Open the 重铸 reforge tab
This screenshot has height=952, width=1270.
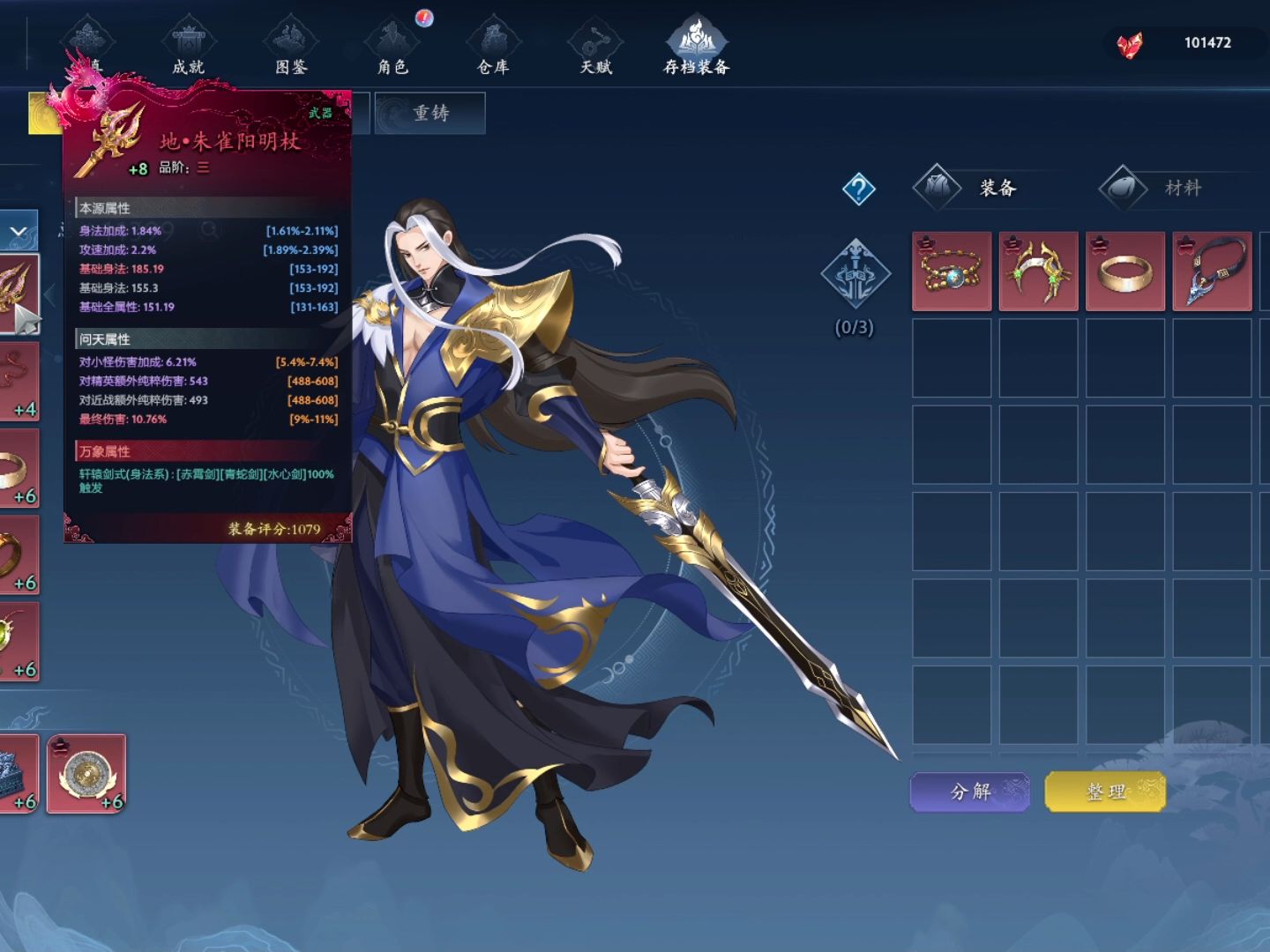click(430, 113)
